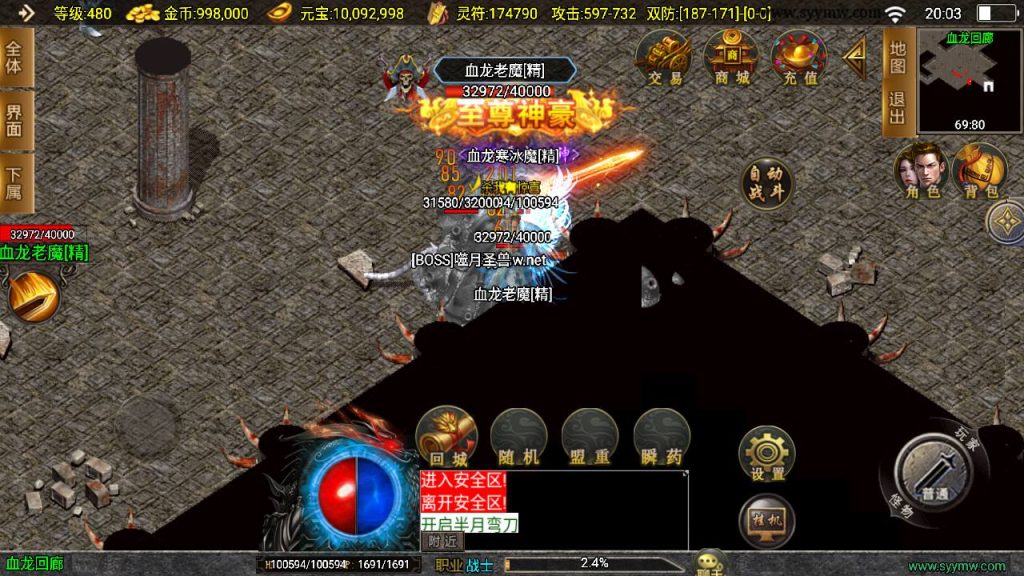
Task: Switch chat to the 附近 nearby channel
Action: click(442, 540)
